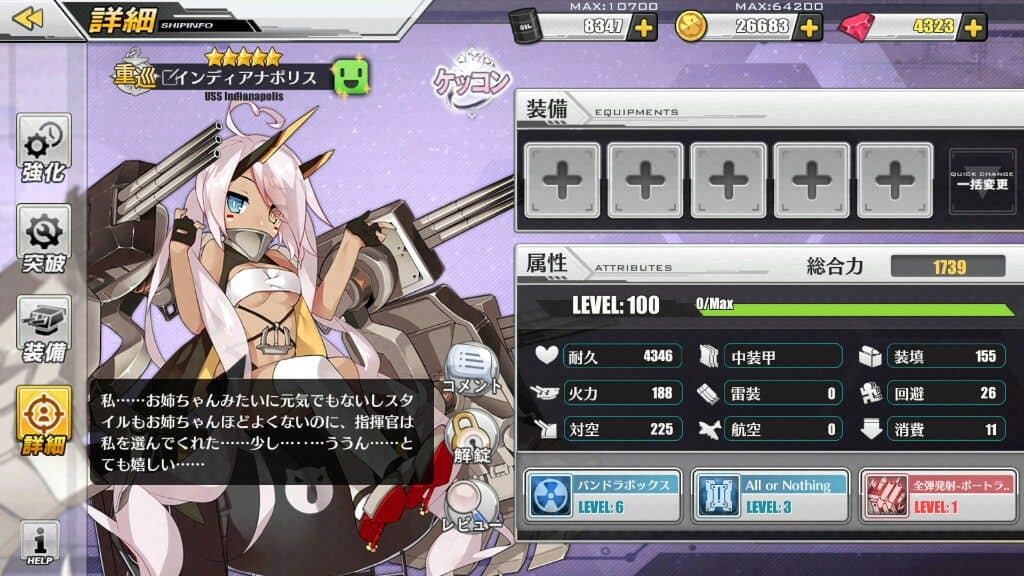This screenshot has height=576, width=1024.
Task: Open the HELP info button
Action: coord(39,543)
